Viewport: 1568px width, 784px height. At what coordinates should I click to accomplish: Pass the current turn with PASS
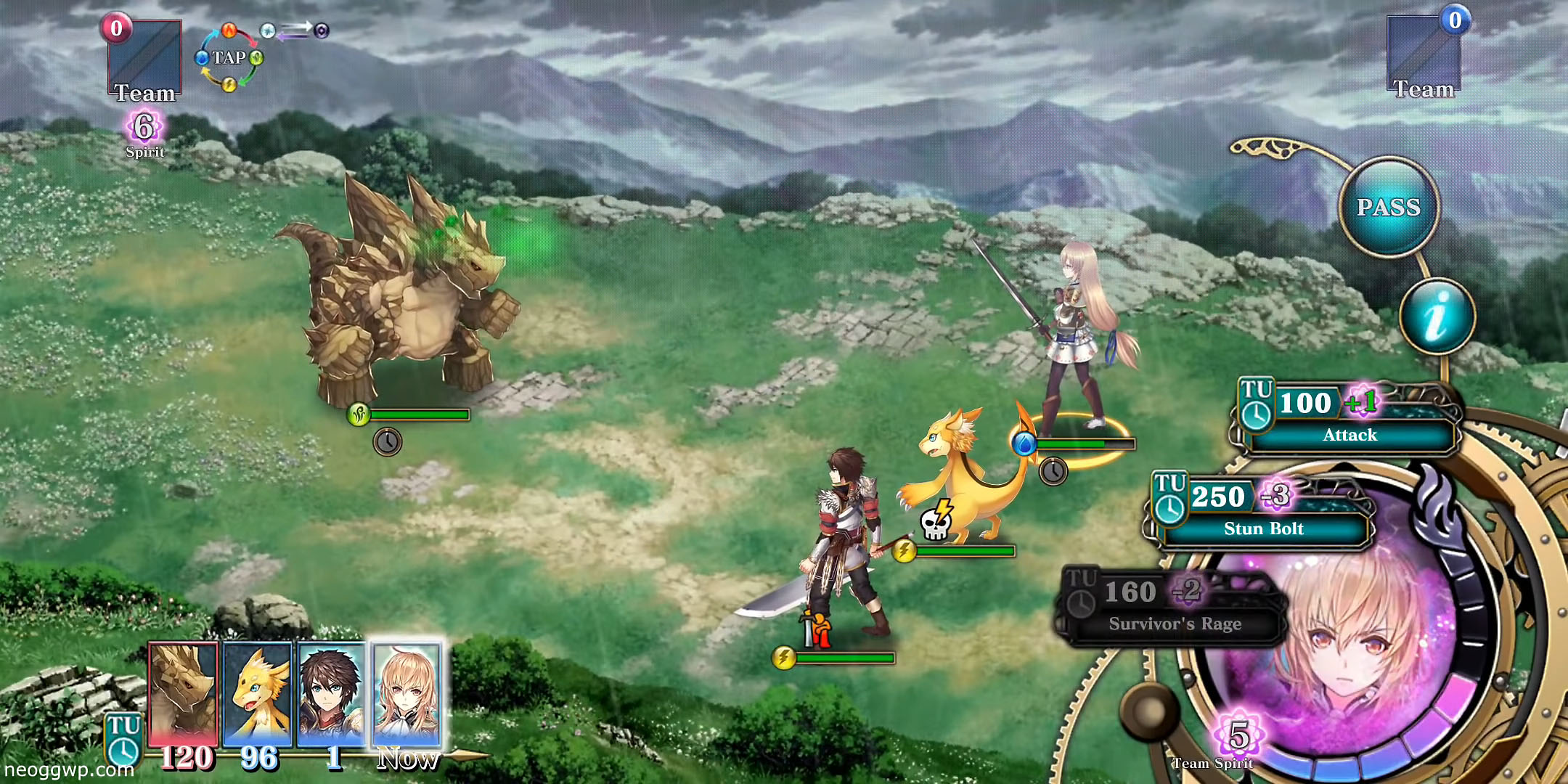1389,208
